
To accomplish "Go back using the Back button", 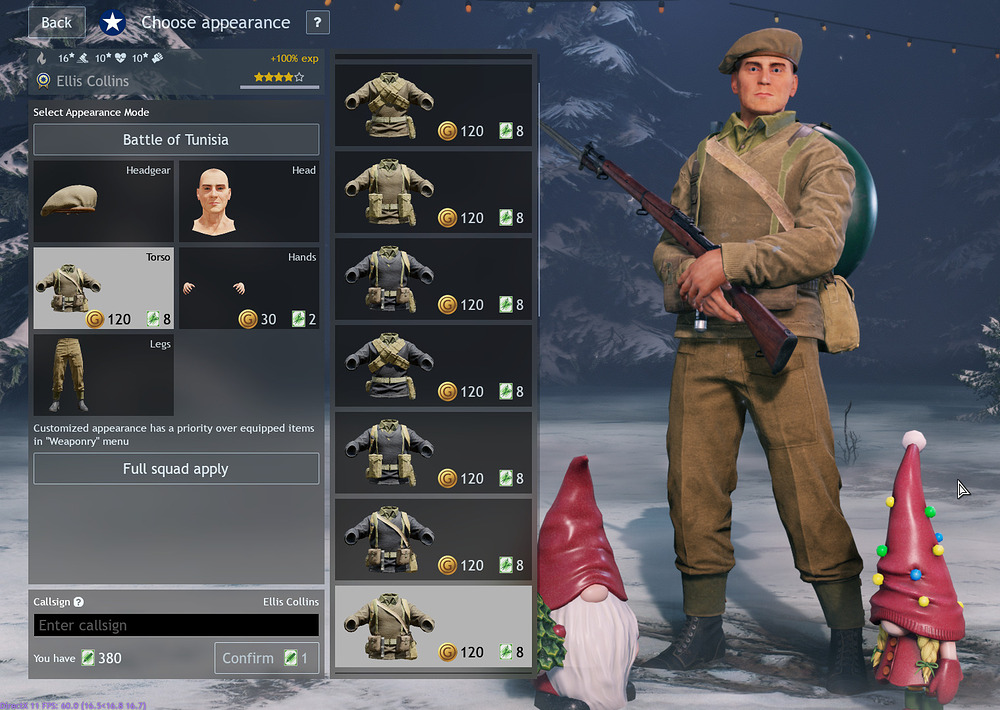I will click(56, 22).
